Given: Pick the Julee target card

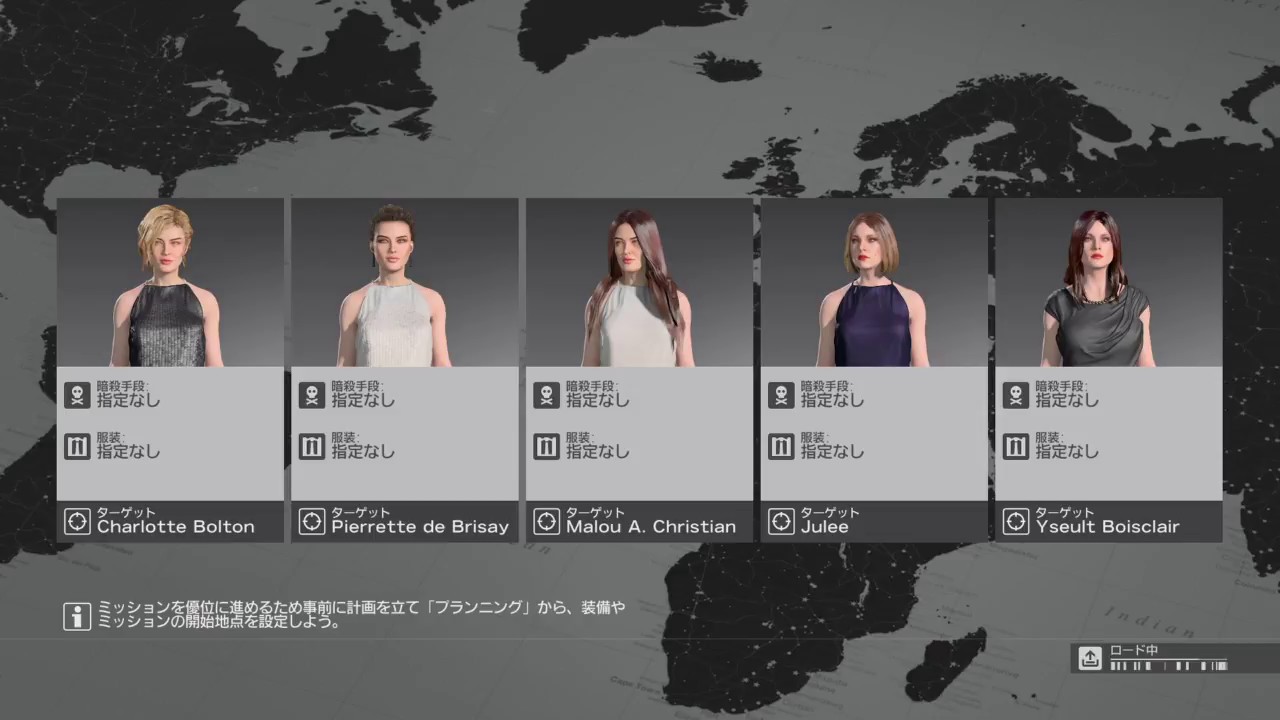Looking at the screenshot, I should click(873, 370).
